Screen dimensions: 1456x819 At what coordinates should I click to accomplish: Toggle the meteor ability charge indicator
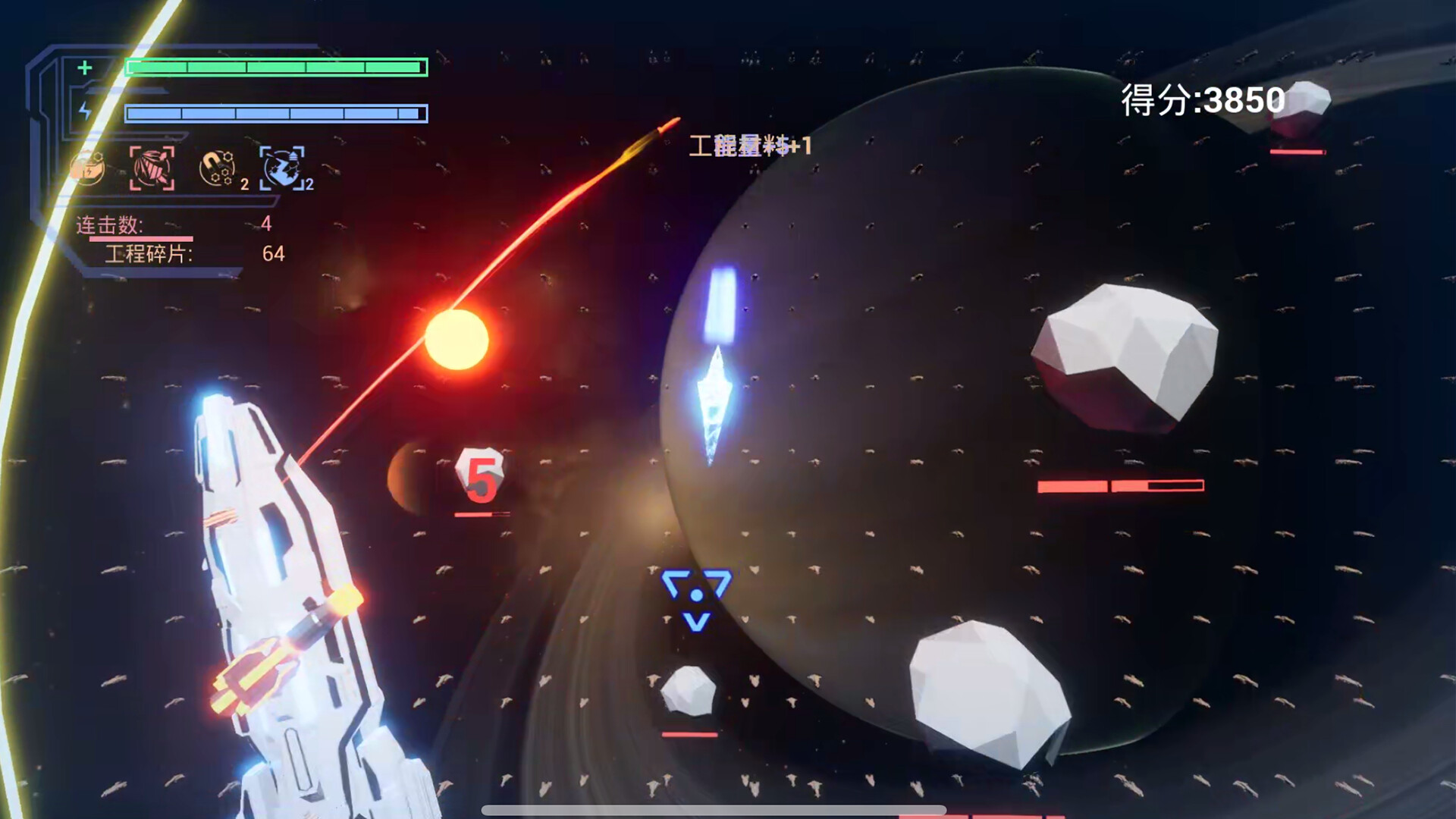[309, 184]
